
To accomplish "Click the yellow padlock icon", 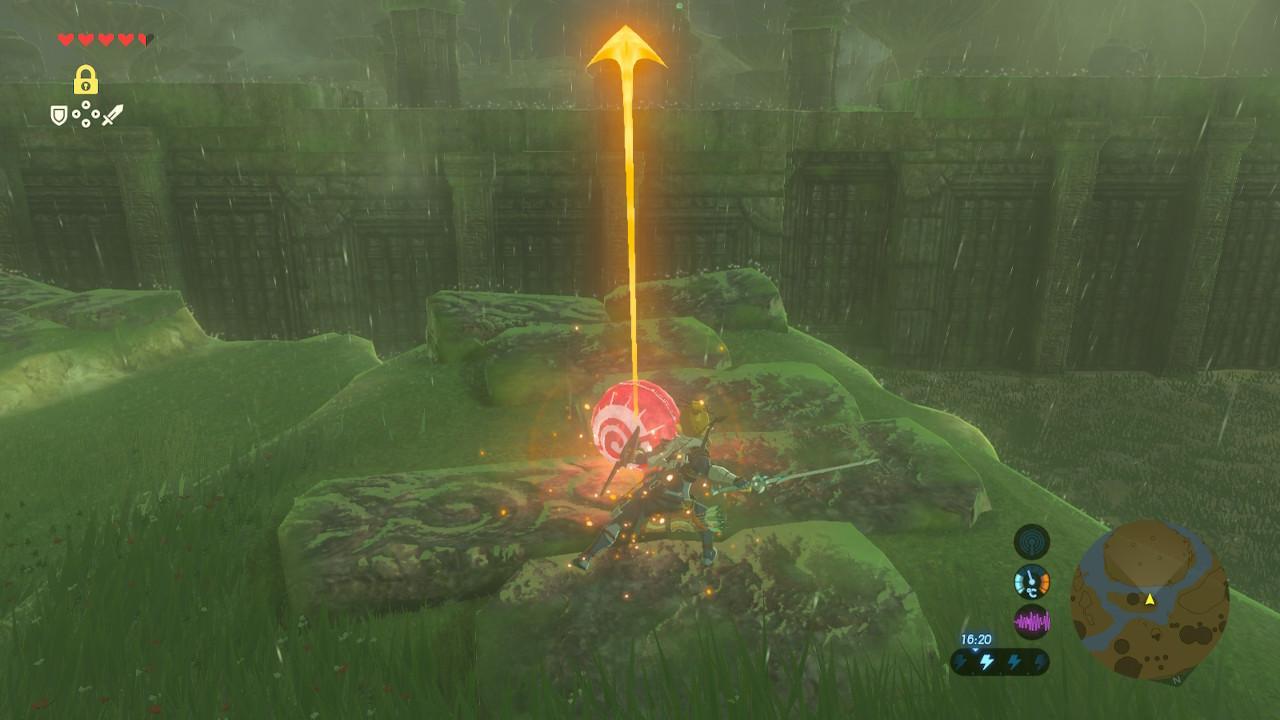I will [x=86, y=80].
